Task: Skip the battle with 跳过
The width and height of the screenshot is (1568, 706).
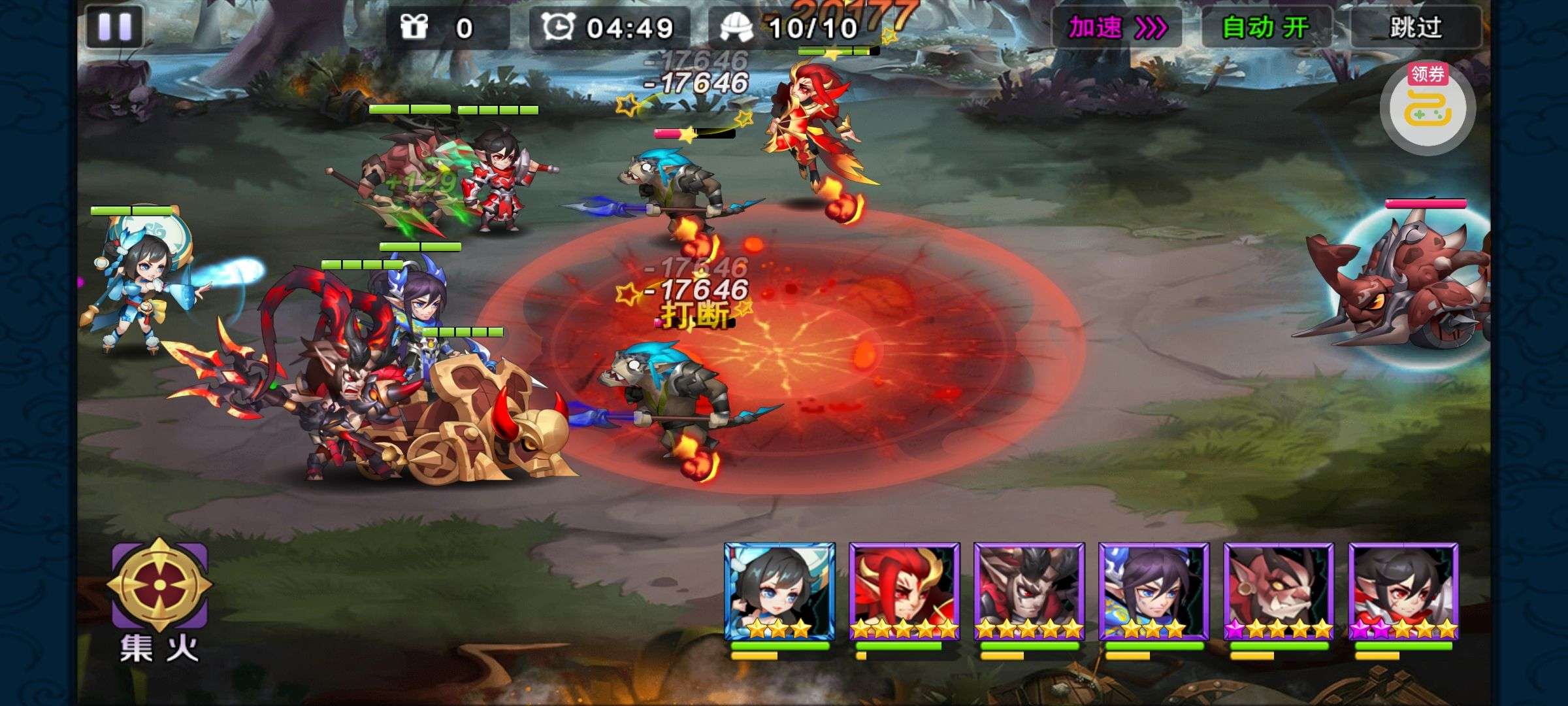Action: click(x=1415, y=28)
